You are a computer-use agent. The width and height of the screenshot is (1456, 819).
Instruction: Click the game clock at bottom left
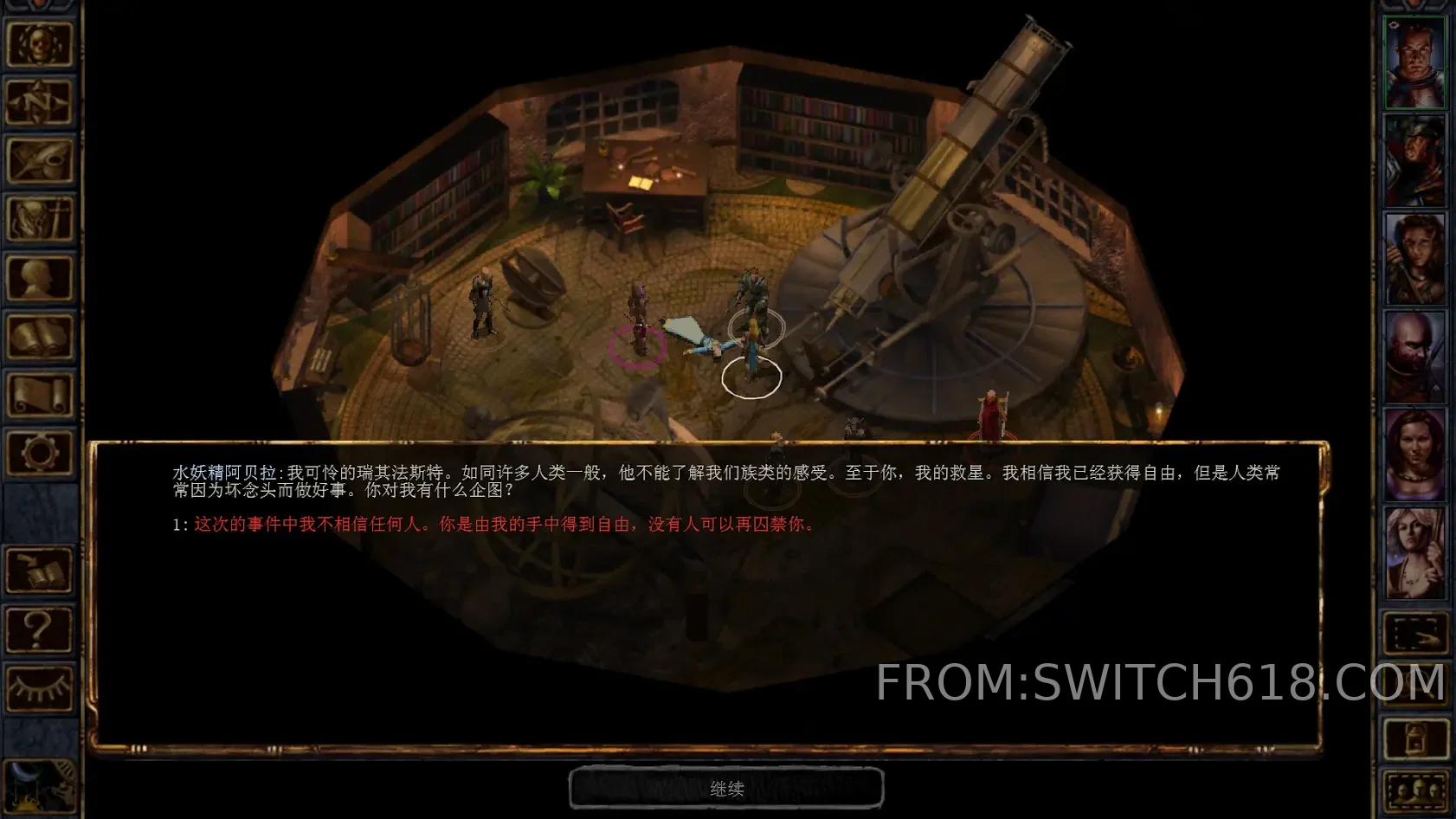pos(39,786)
